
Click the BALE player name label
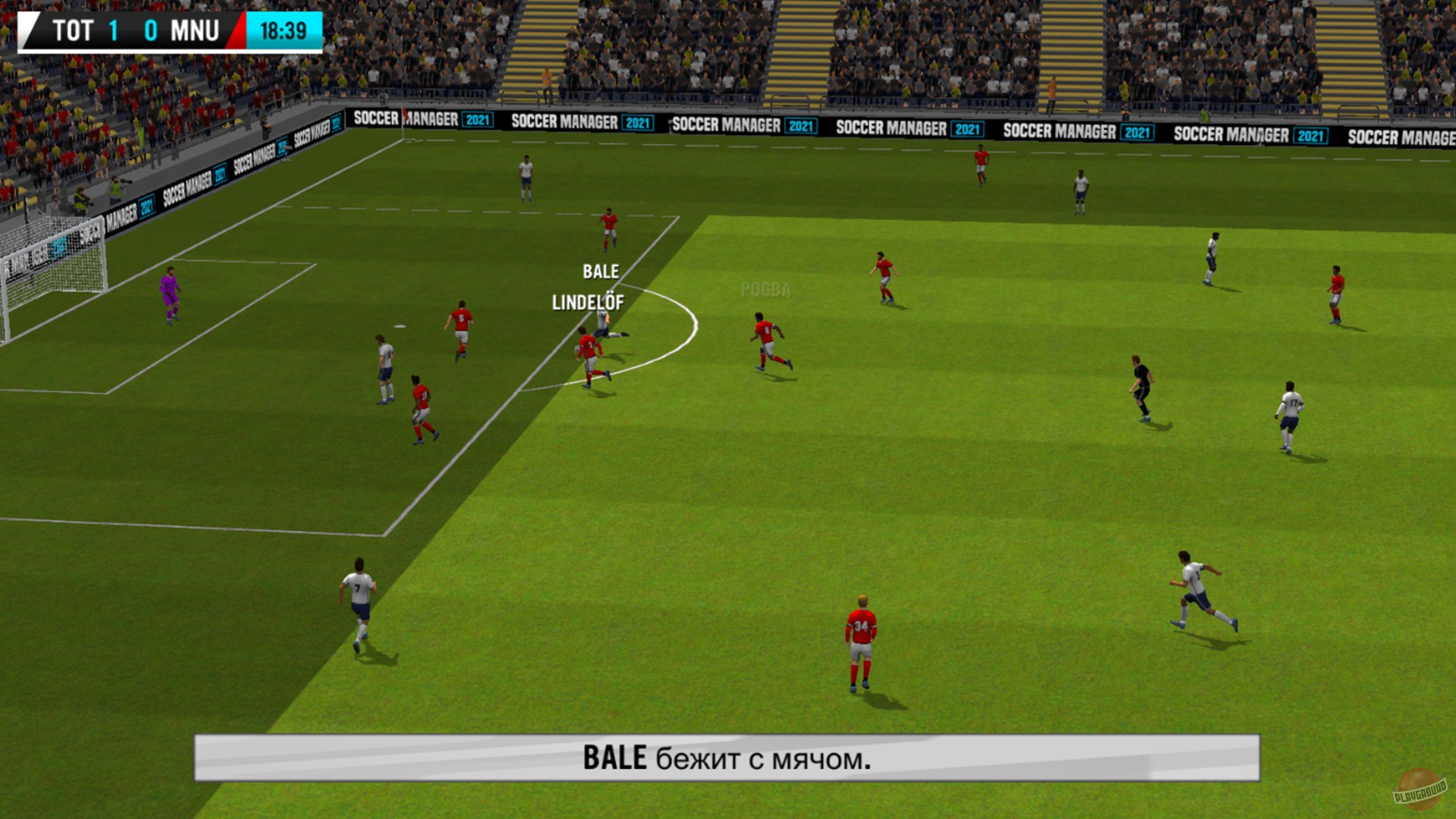pos(601,270)
